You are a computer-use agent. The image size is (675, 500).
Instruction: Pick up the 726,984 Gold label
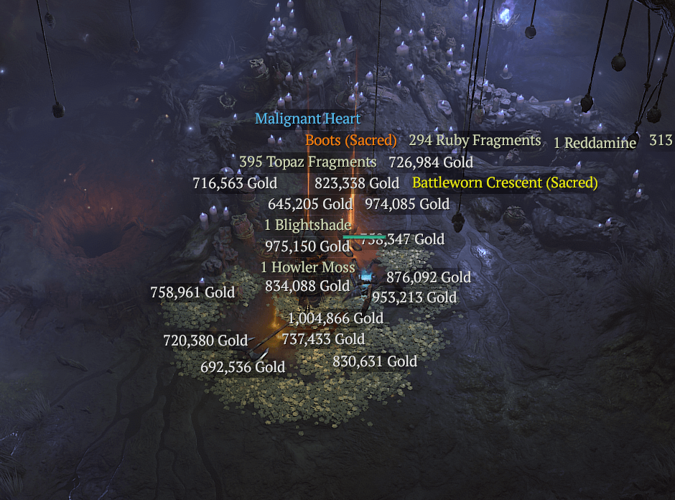pyautogui.click(x=430, y=162)
